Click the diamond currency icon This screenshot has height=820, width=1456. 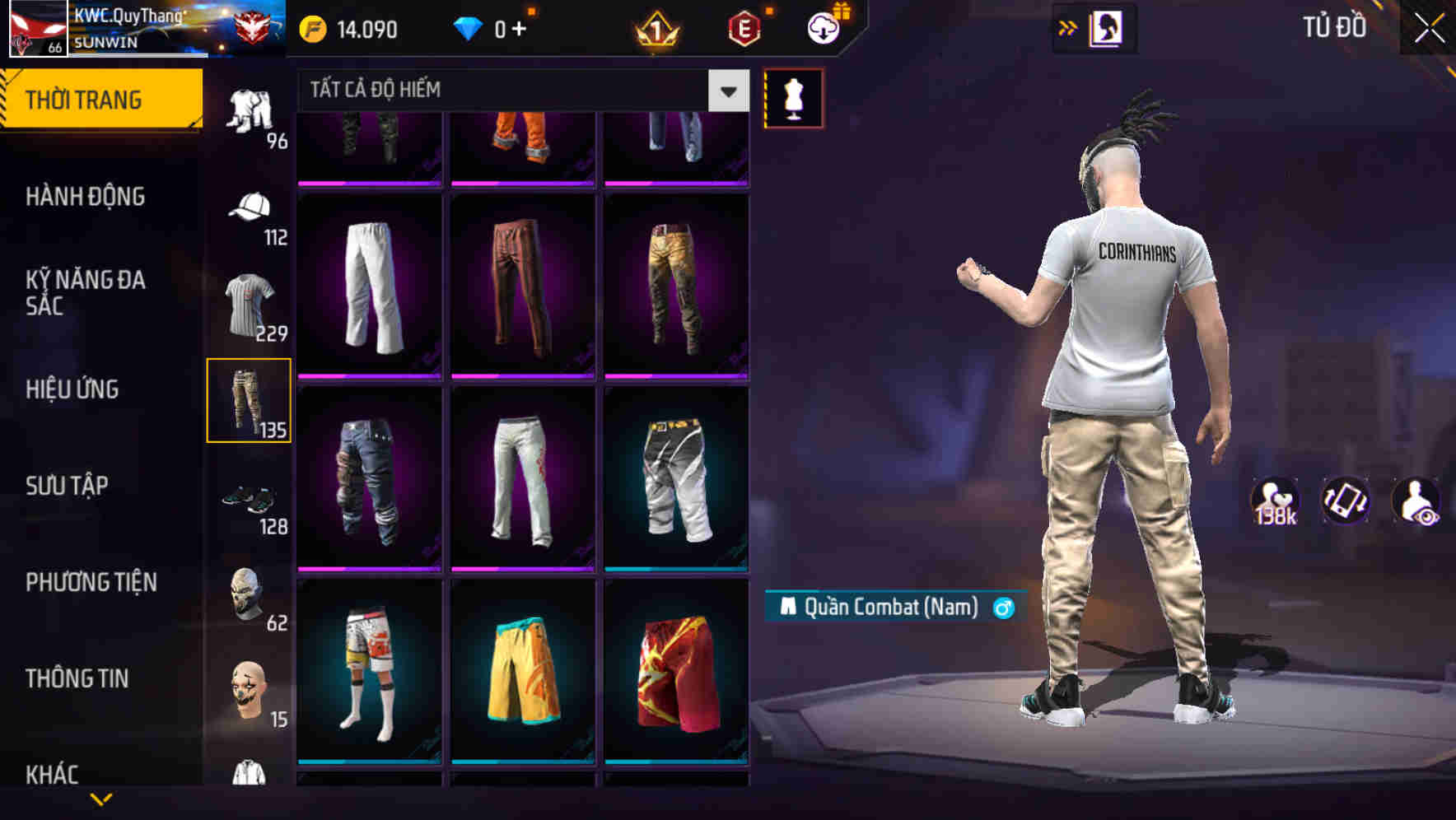tap(469, 29)
